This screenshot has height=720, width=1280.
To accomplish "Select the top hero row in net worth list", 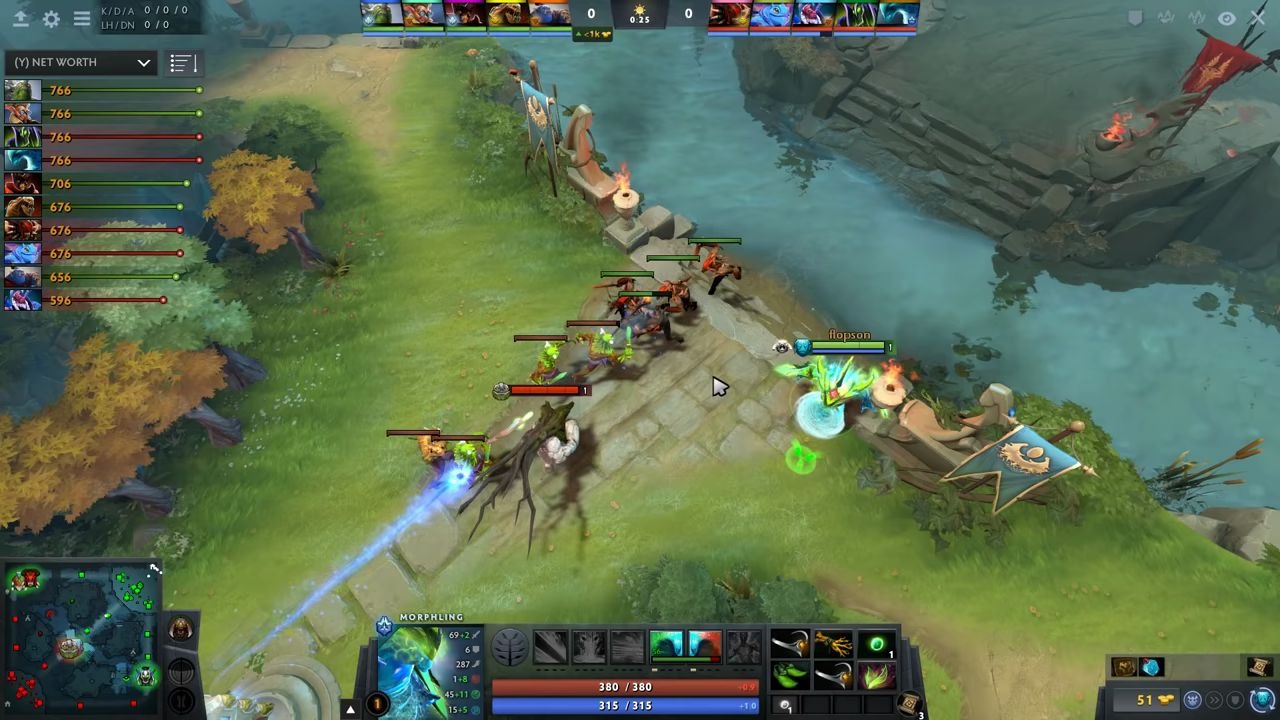I will point(100,90).
